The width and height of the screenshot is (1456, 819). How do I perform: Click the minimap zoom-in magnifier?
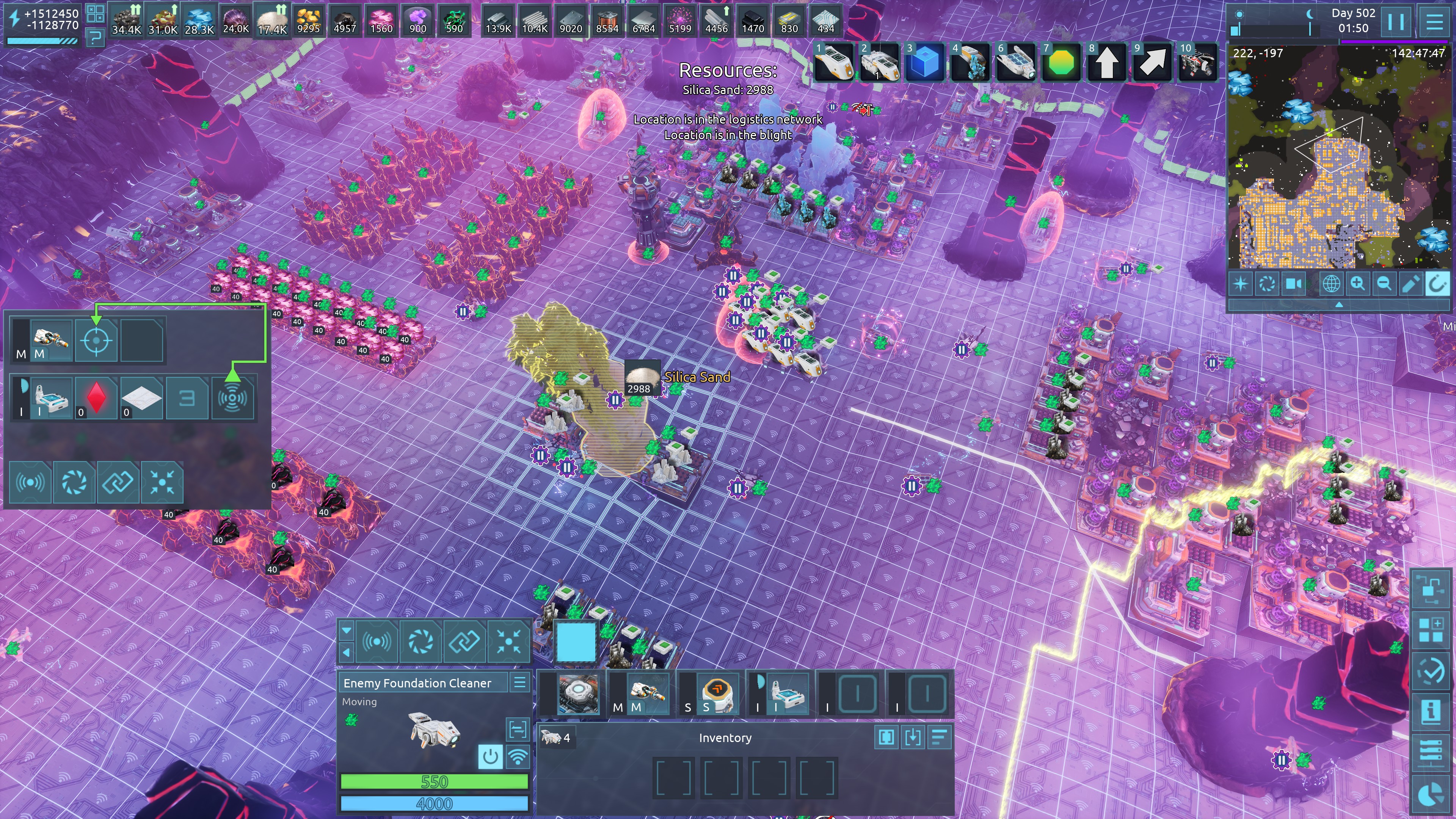point(1357,284)
